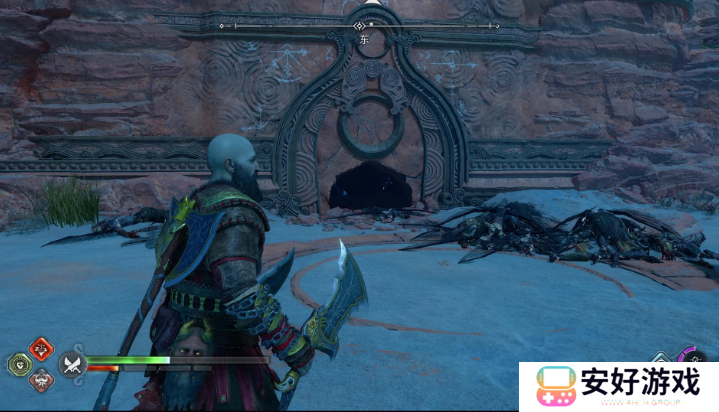Choose the pink horned-helmet ability icon
This screenshot has width=719, height=412.
42,380
